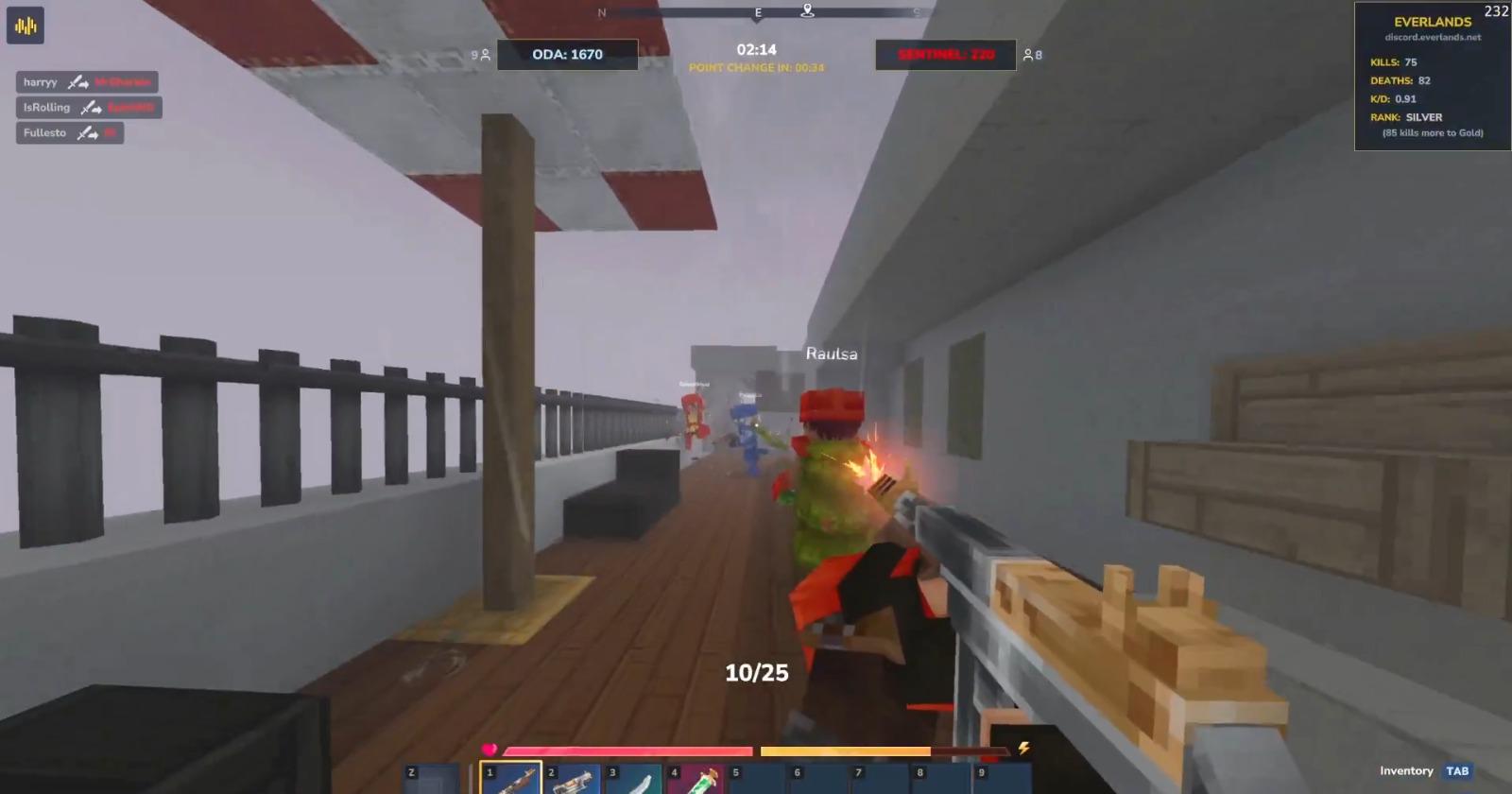Toggle the SENTINEL team player counter
The width and height of the screenshot is (1512, 794).
pyautogui.click(x=1029, y=55)
